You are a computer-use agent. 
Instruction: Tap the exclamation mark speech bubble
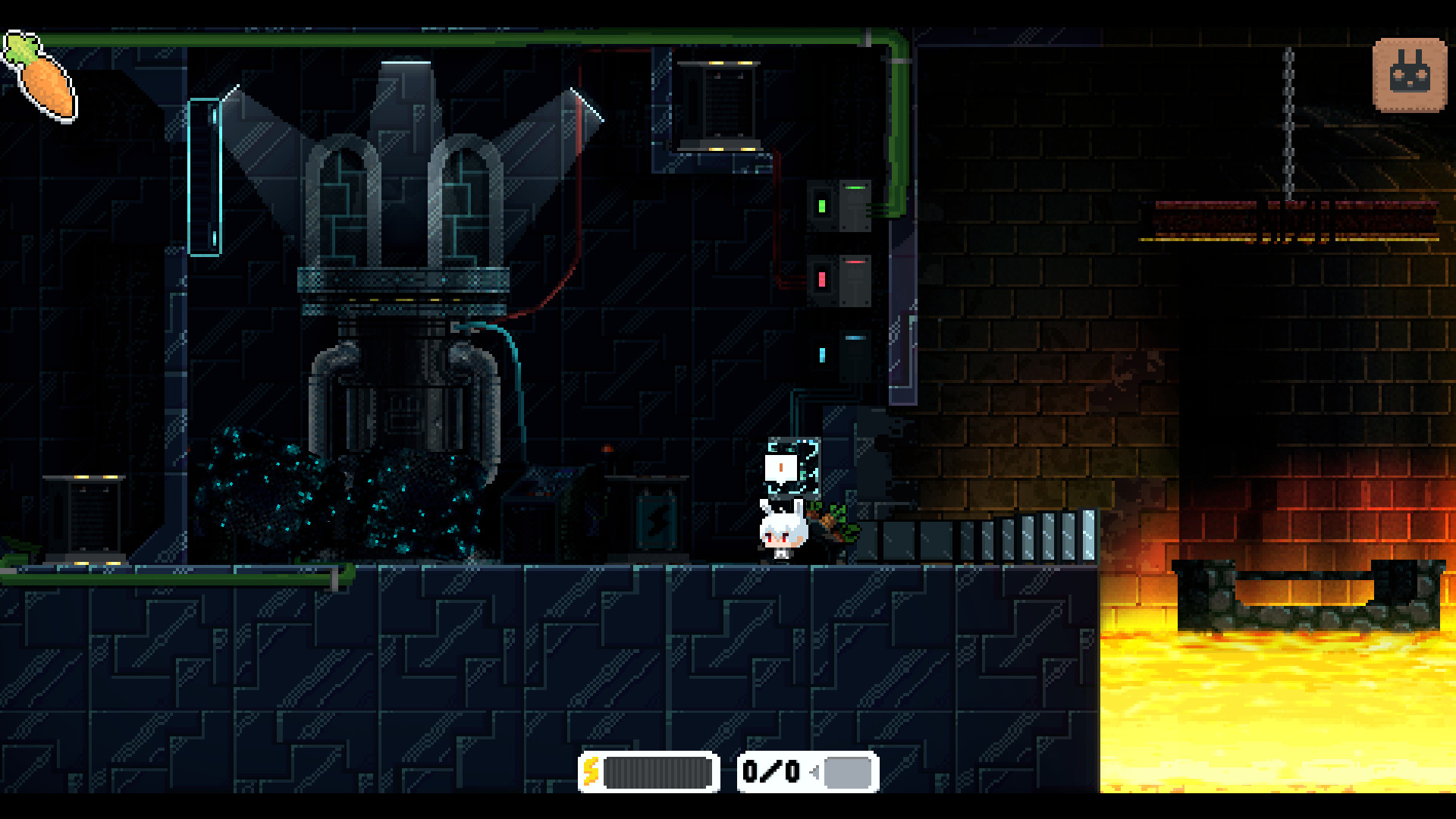(x=781, y=469)
